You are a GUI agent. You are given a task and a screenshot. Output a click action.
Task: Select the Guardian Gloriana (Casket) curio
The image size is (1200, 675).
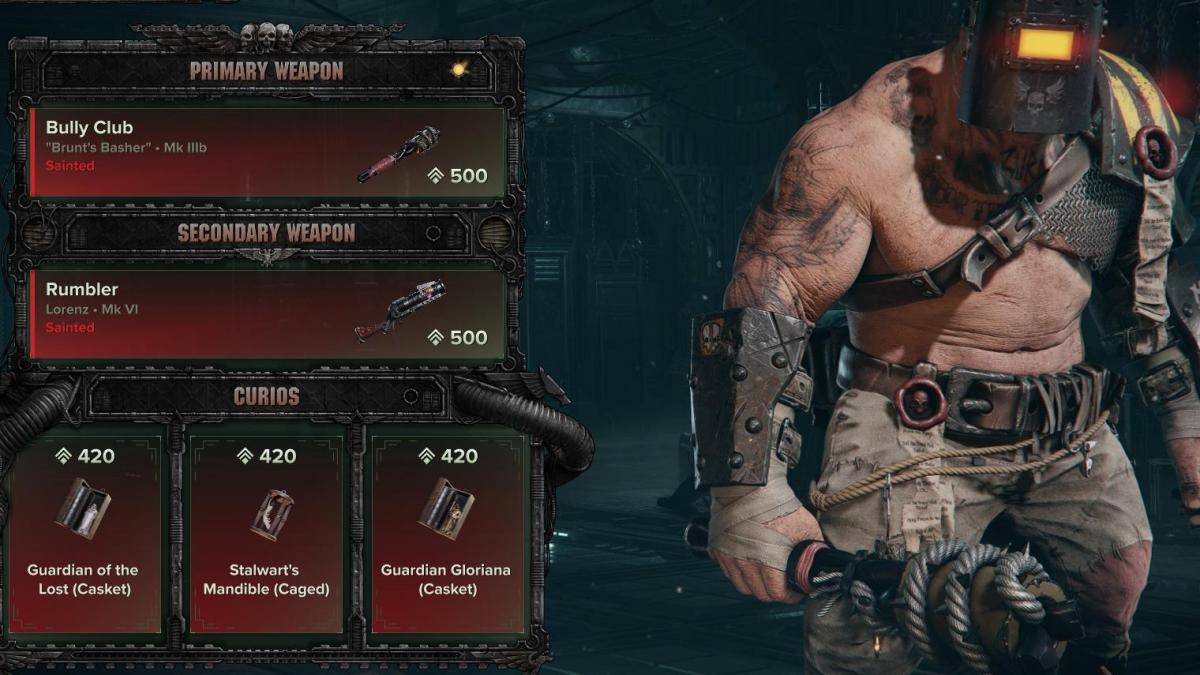(x=447, y=534)
